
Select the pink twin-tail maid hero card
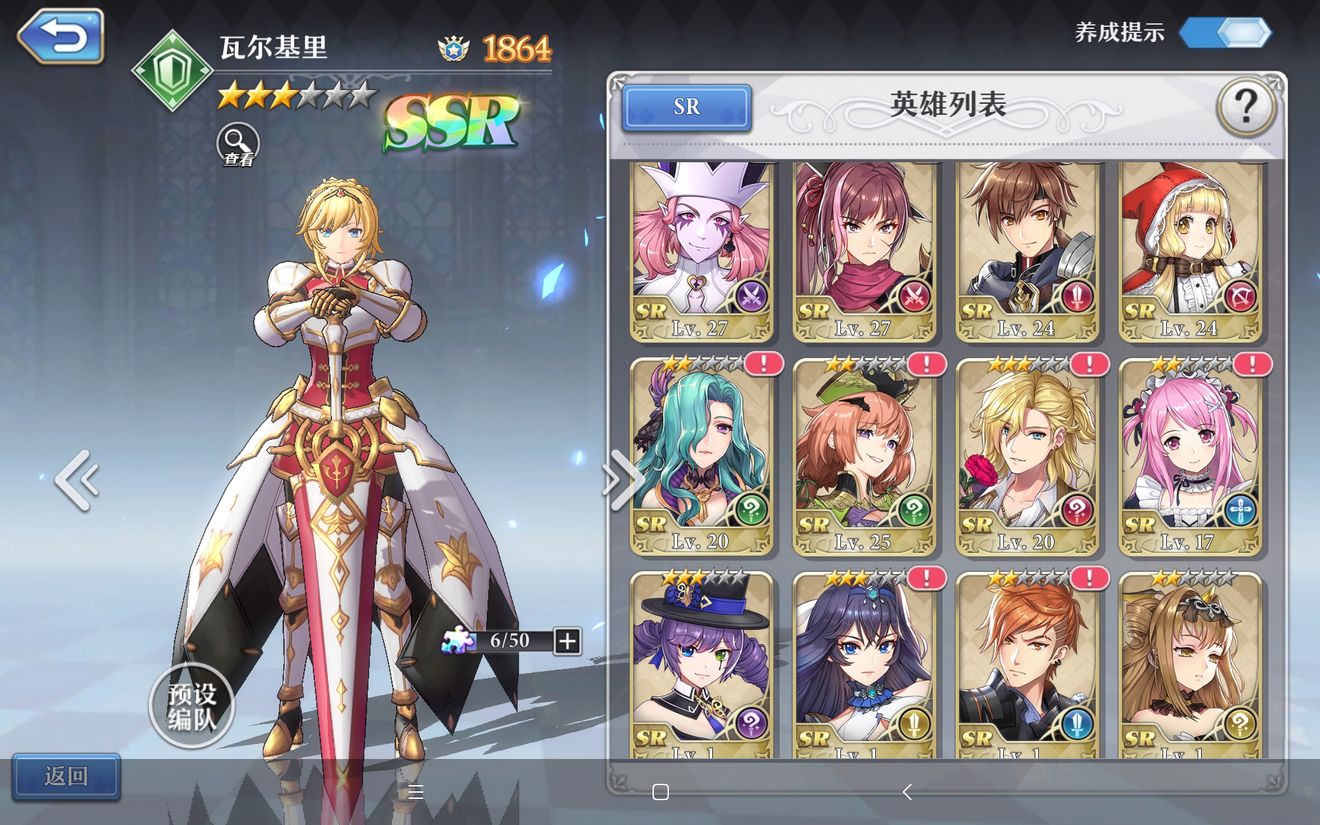pos(1190,457)
